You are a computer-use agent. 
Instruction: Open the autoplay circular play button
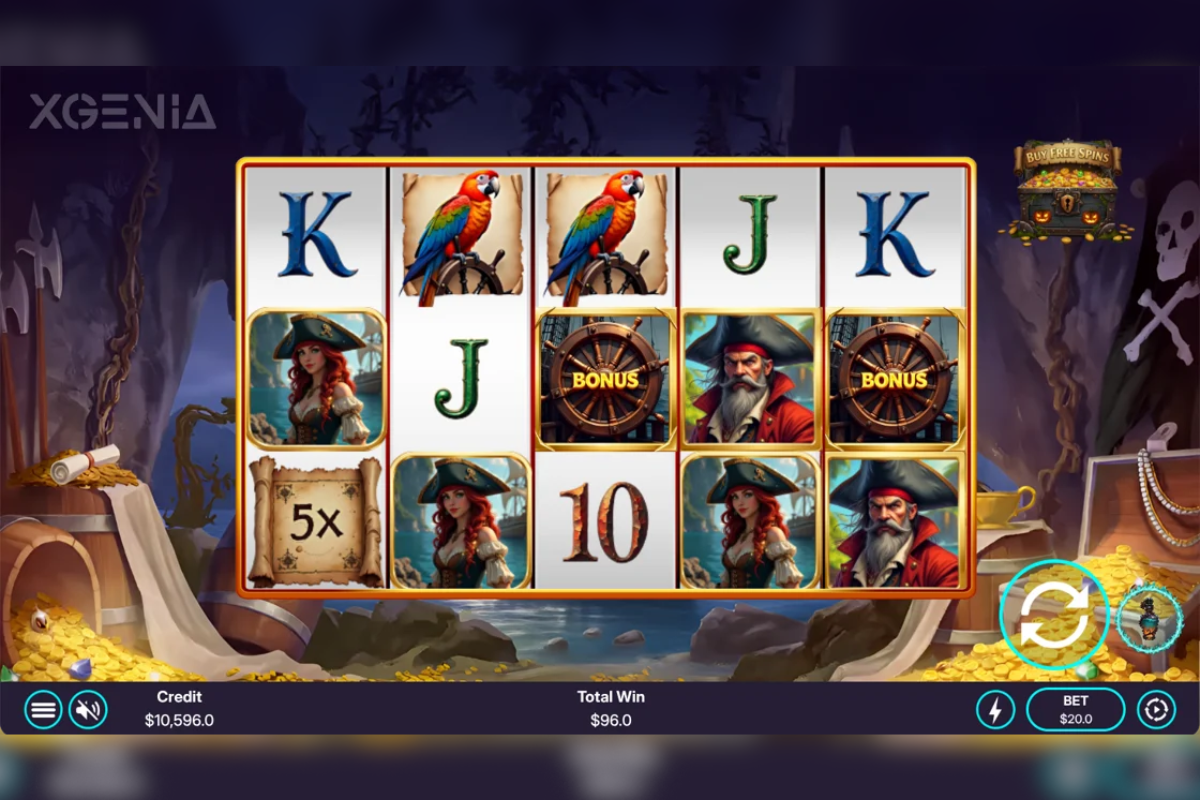tap(1157, 710)
